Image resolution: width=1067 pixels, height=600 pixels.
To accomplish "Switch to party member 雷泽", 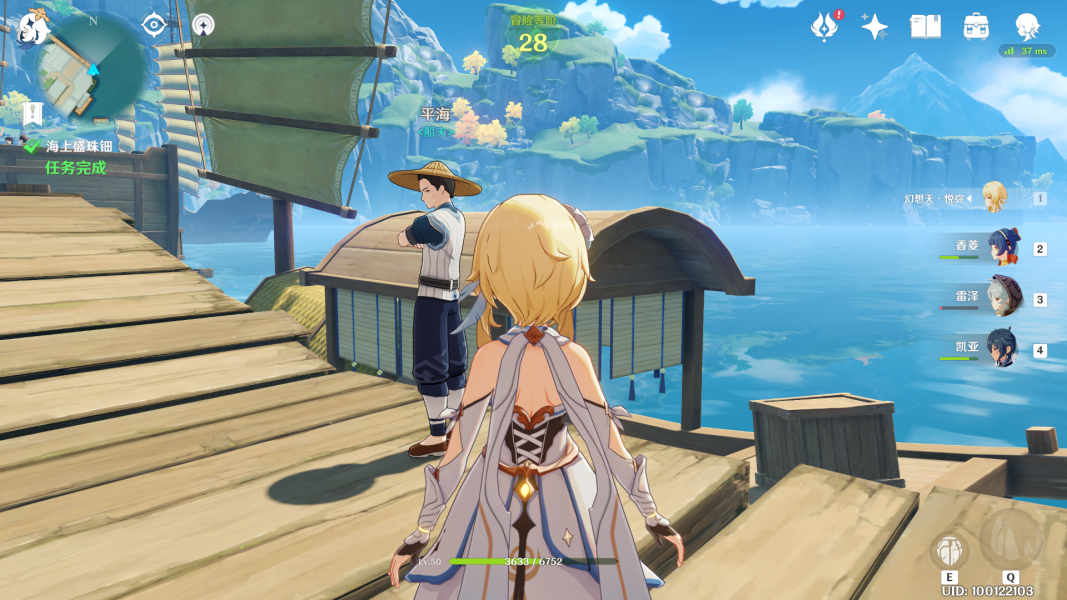I will point(1003,298).
